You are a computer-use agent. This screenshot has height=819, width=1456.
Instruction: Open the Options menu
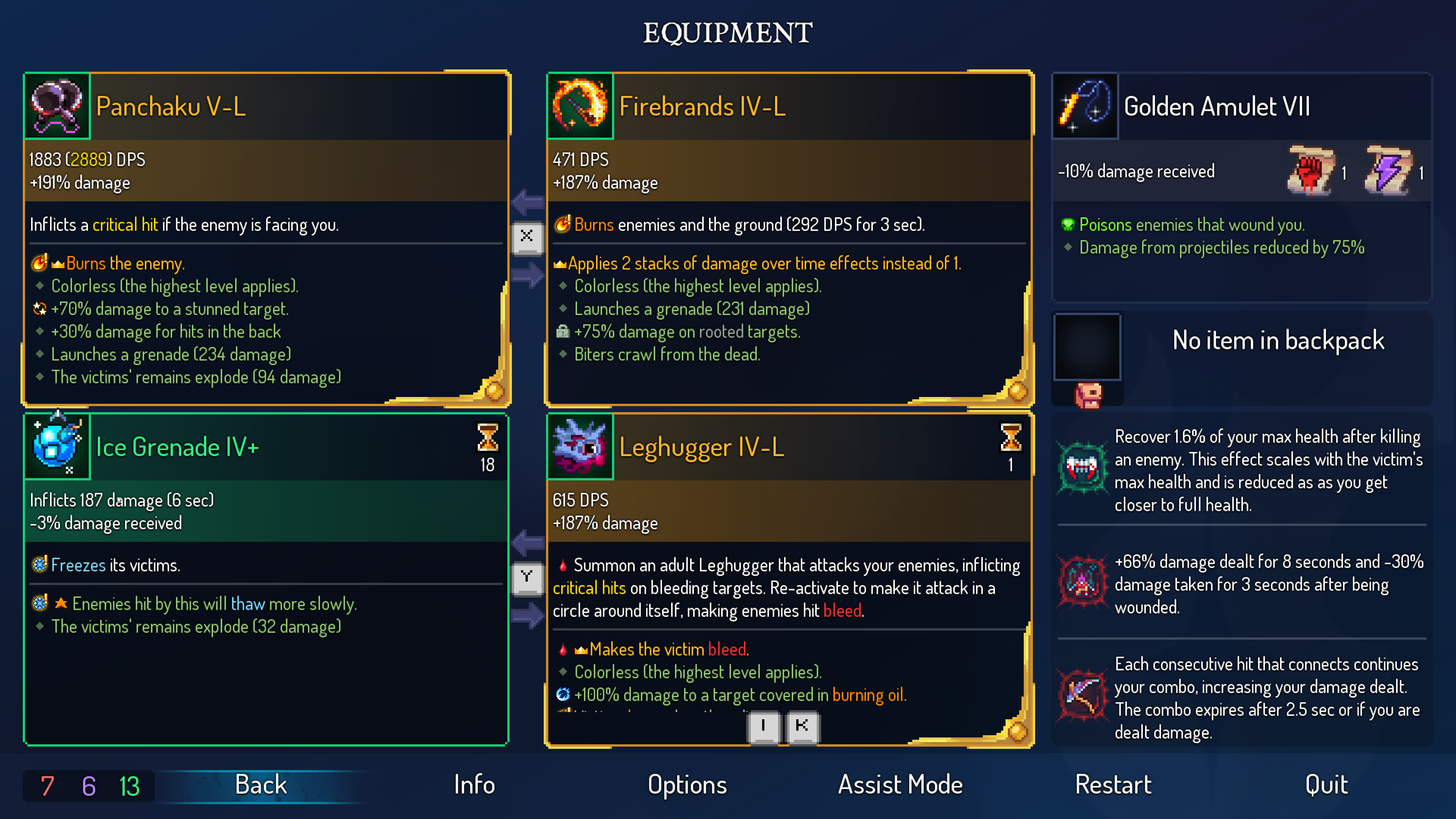[687, 785]
